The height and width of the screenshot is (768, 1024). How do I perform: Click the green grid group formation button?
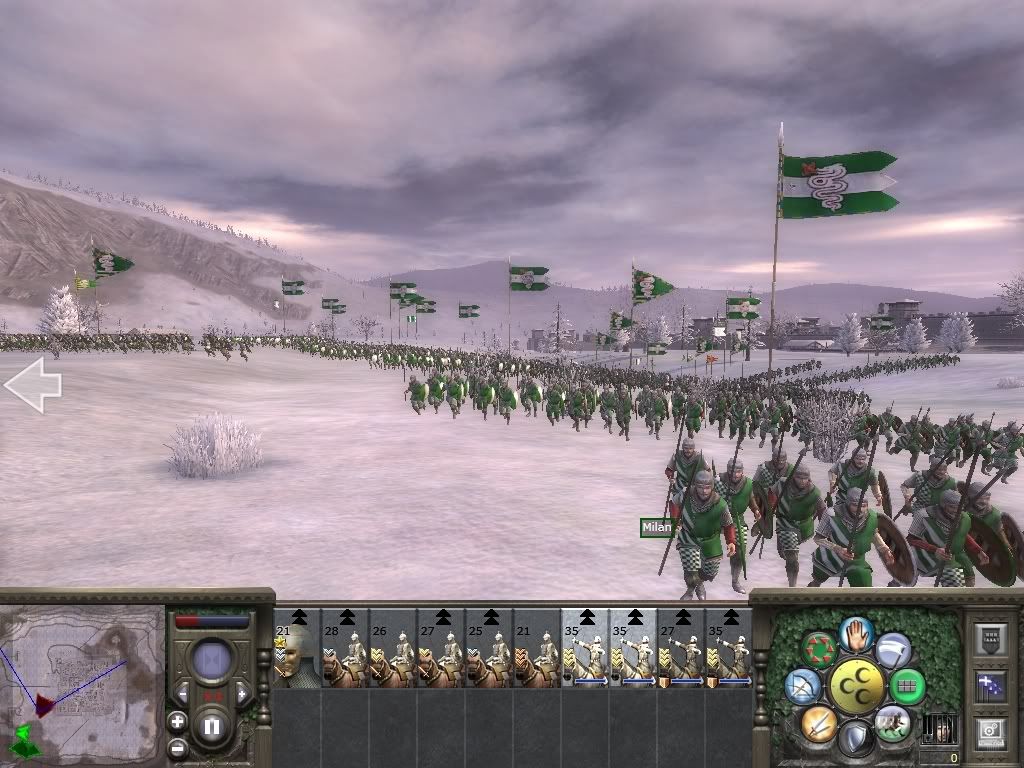tap(907, 687)
